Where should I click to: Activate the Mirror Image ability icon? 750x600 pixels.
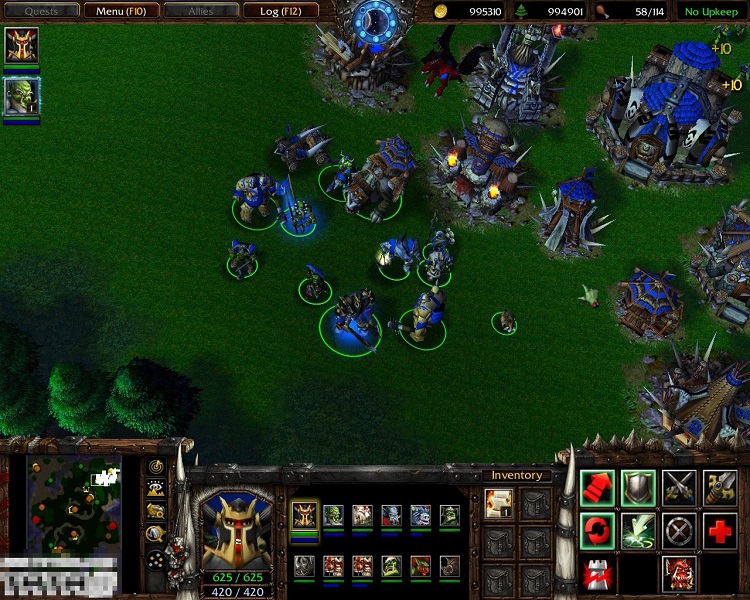(x=679, y=573)
